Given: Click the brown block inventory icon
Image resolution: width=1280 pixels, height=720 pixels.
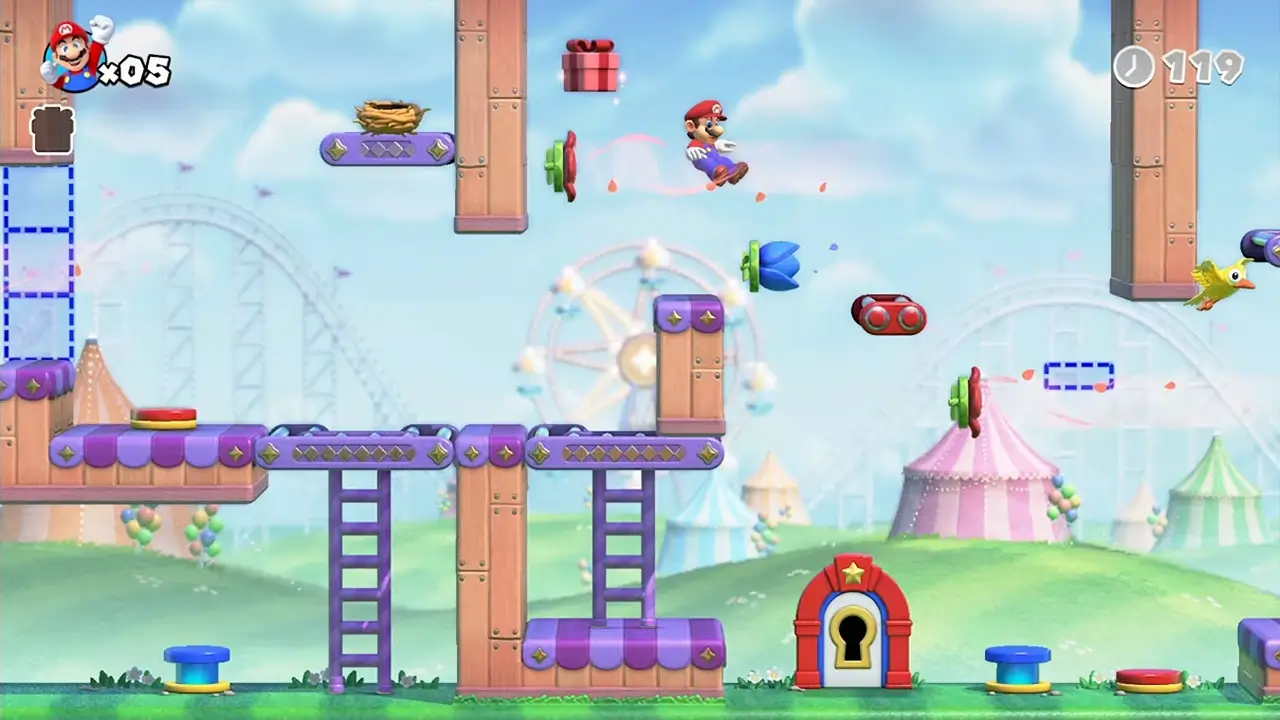Looking at the screenshot, I should (50, 130).
